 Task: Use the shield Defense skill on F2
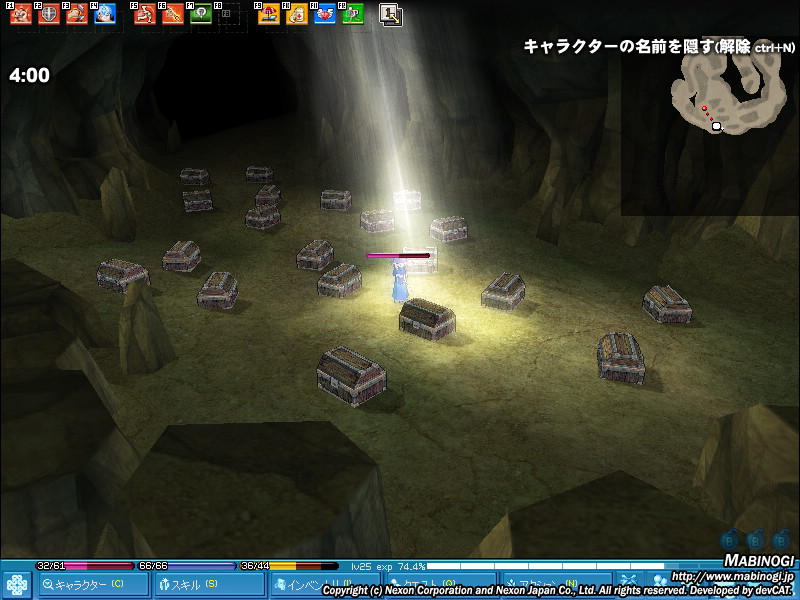[x=48, y=14]
